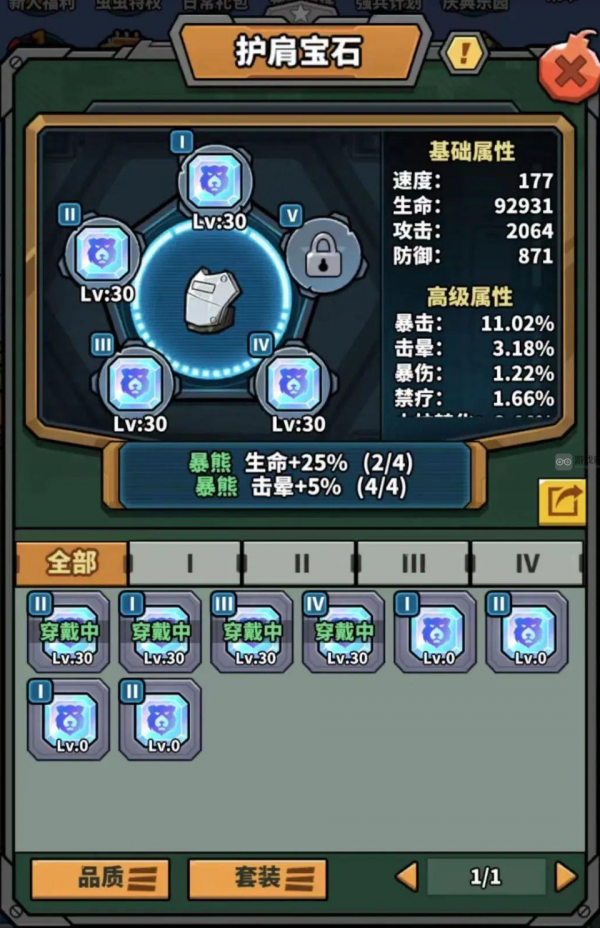Select gem socket I at the top

tap(215, 181)
